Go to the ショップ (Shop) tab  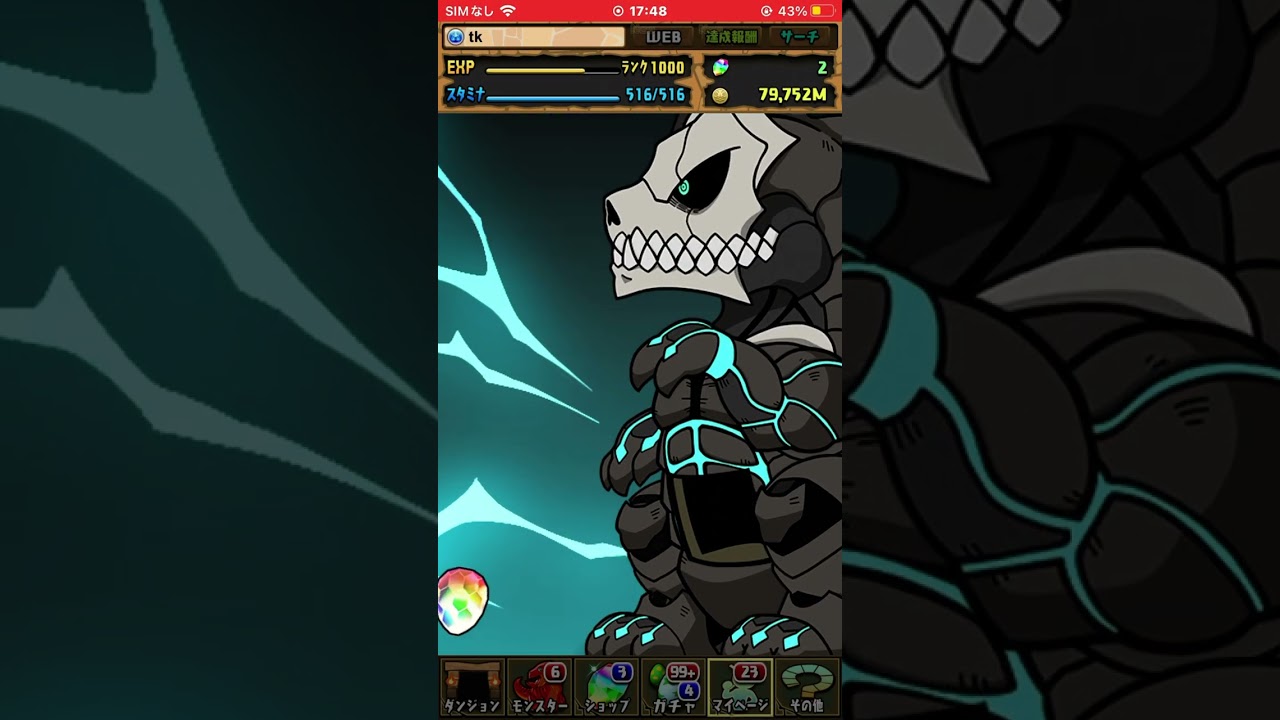point(606,687)
